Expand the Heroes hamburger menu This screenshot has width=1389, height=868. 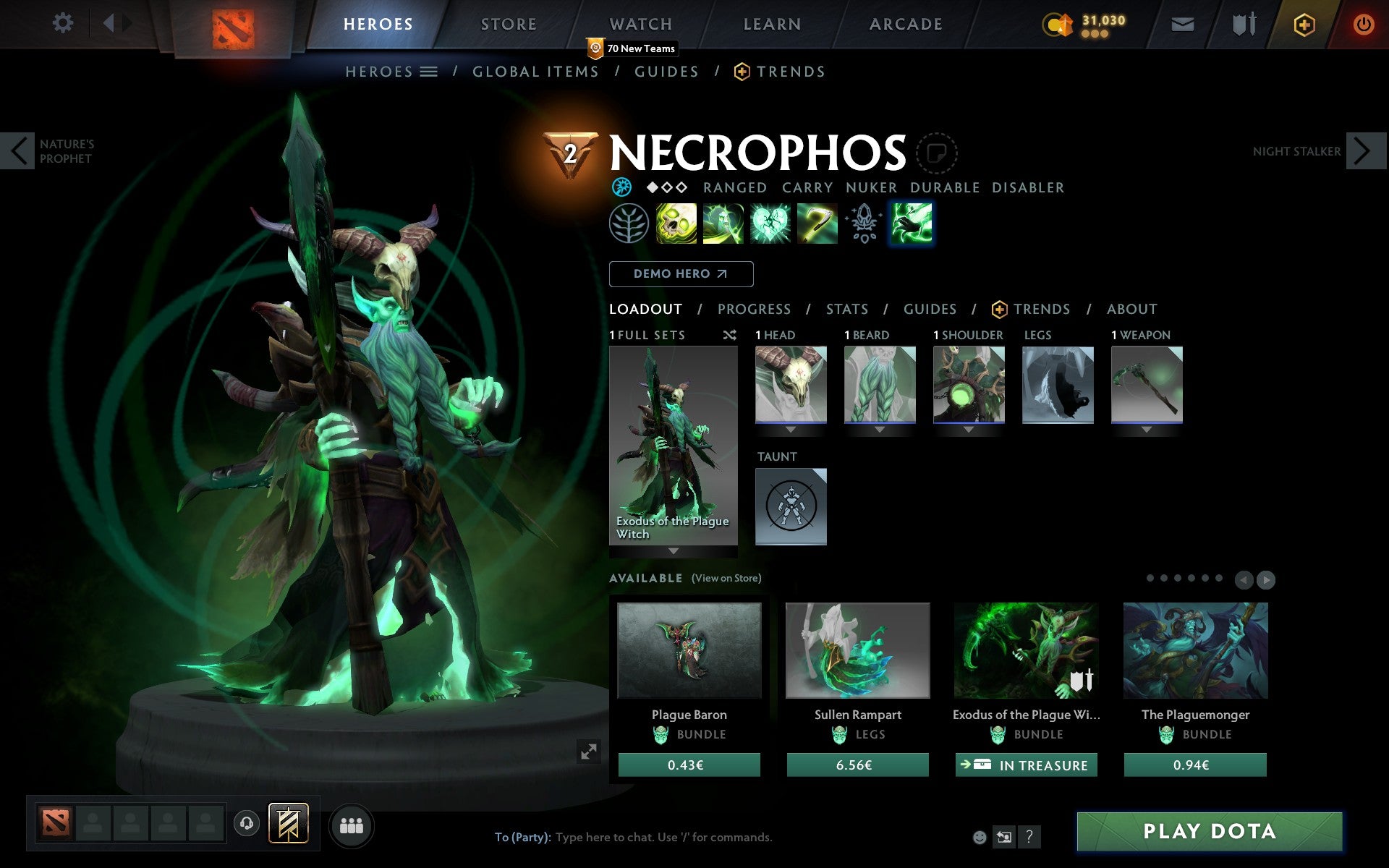point(429,72)
